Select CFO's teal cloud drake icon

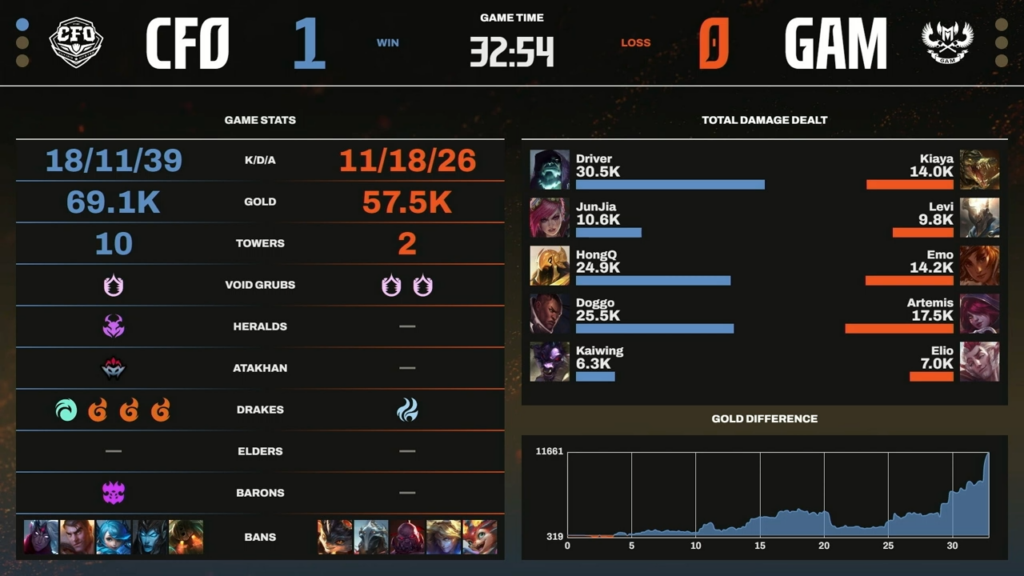[x=67, y=409]
